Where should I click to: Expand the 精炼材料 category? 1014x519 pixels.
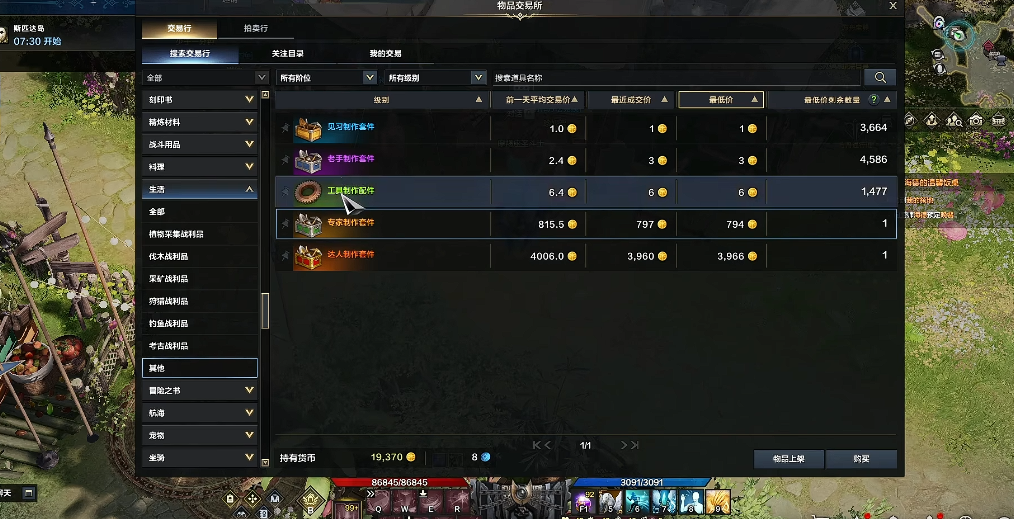pyautogui.click(x=200, y=122)
